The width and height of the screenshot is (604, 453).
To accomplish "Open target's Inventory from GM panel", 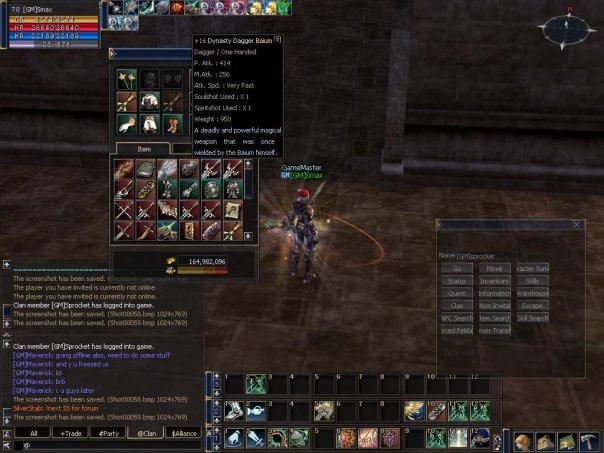I will click(493, 281).
